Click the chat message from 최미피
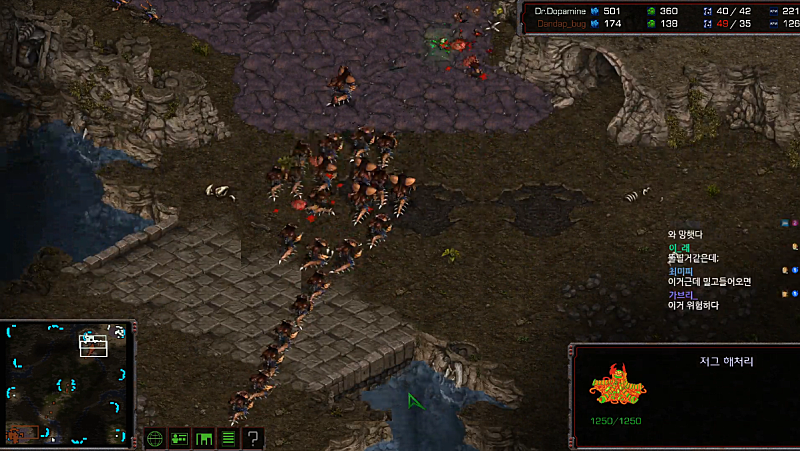The height and width of the screenshot is (451, 800). click(x=709, y=281)
